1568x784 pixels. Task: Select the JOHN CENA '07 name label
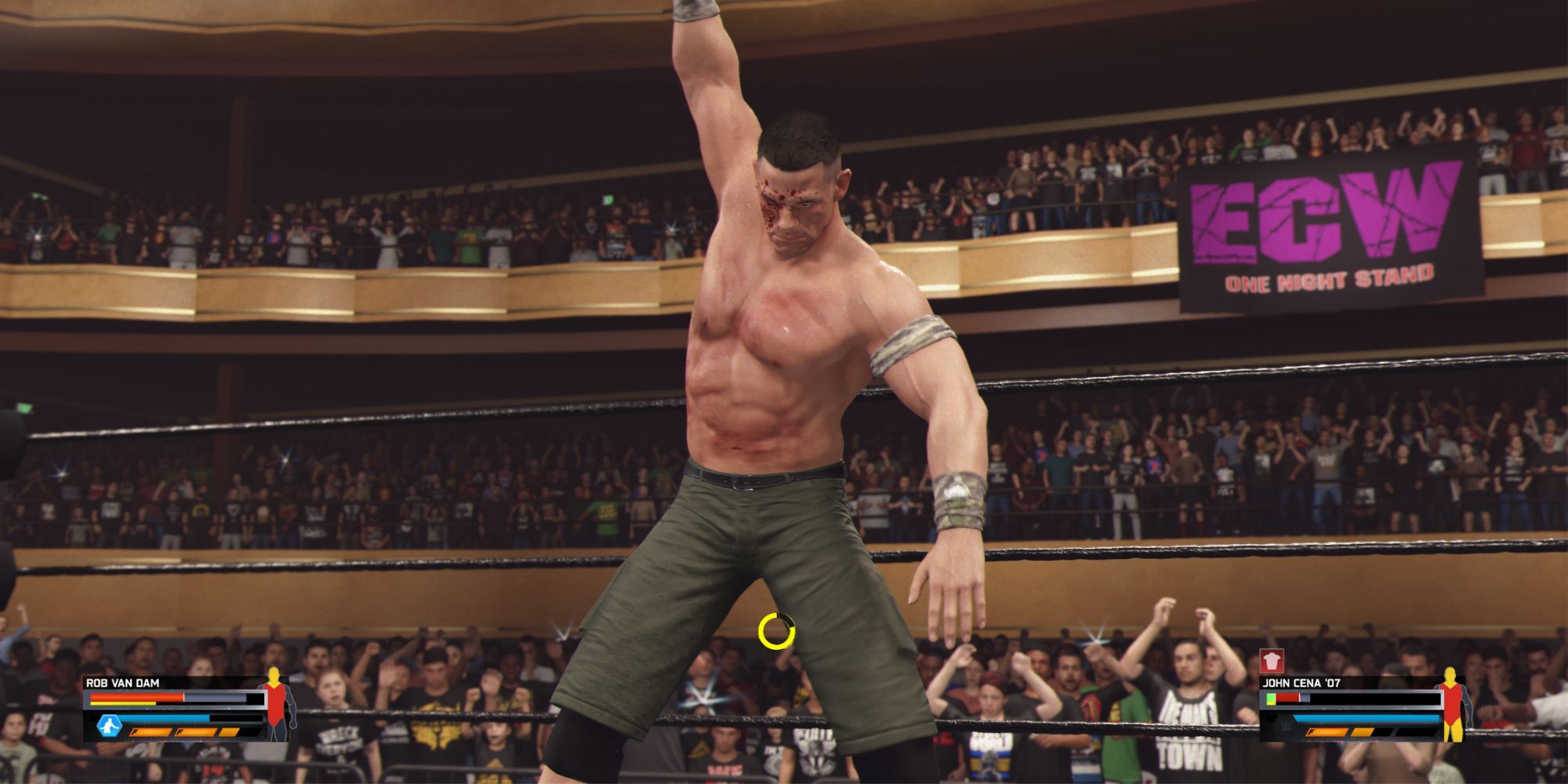point(1302,682)
